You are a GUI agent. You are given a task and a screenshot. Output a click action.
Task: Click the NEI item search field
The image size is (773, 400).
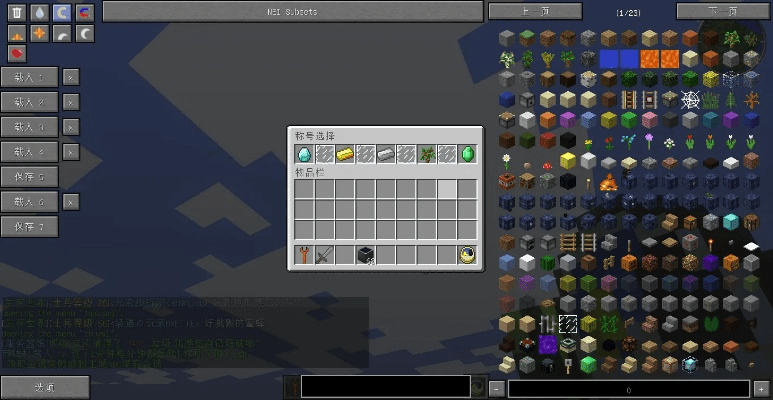(x=385, y=387)
